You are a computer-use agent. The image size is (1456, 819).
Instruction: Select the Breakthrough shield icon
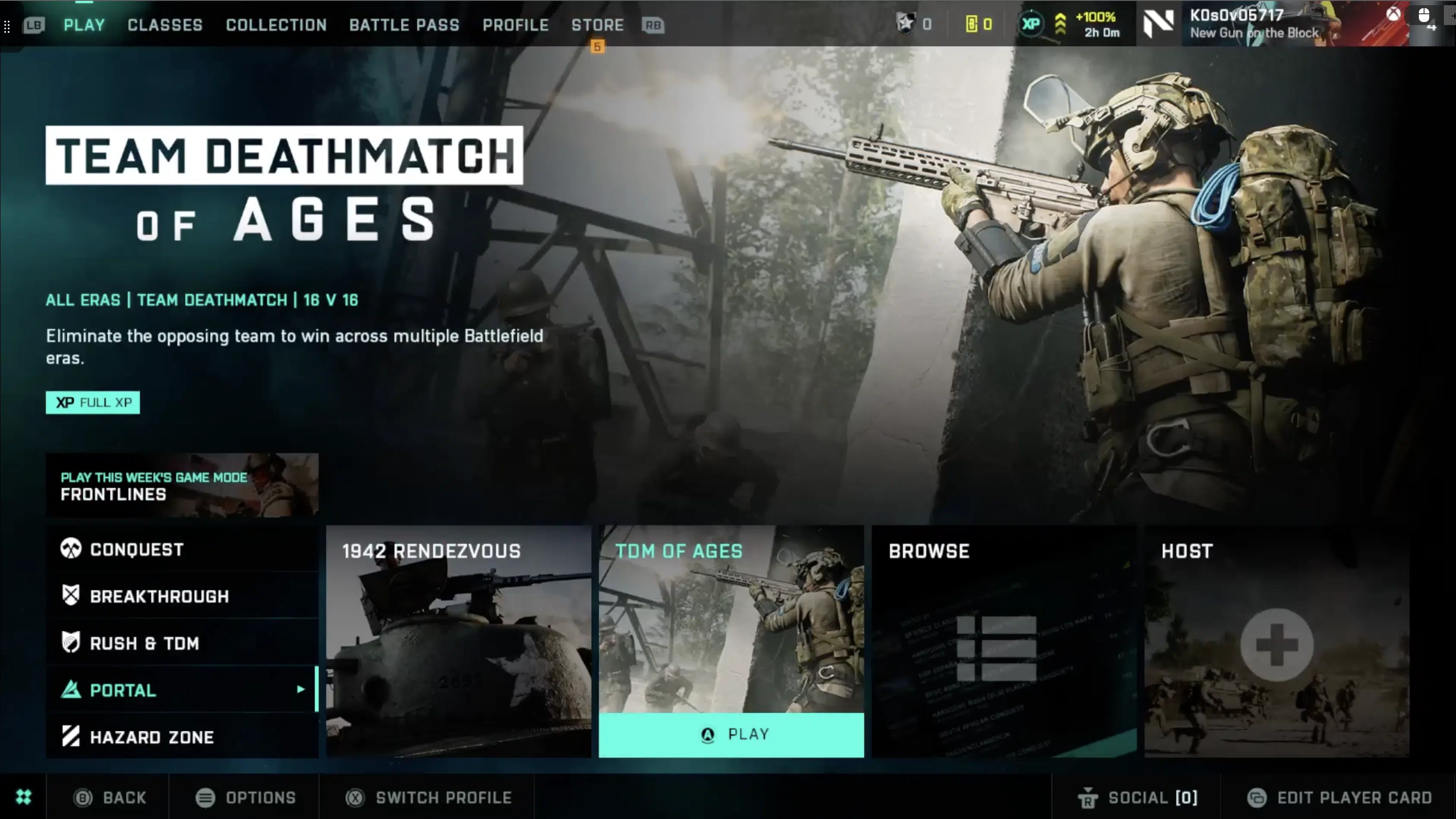71,595
